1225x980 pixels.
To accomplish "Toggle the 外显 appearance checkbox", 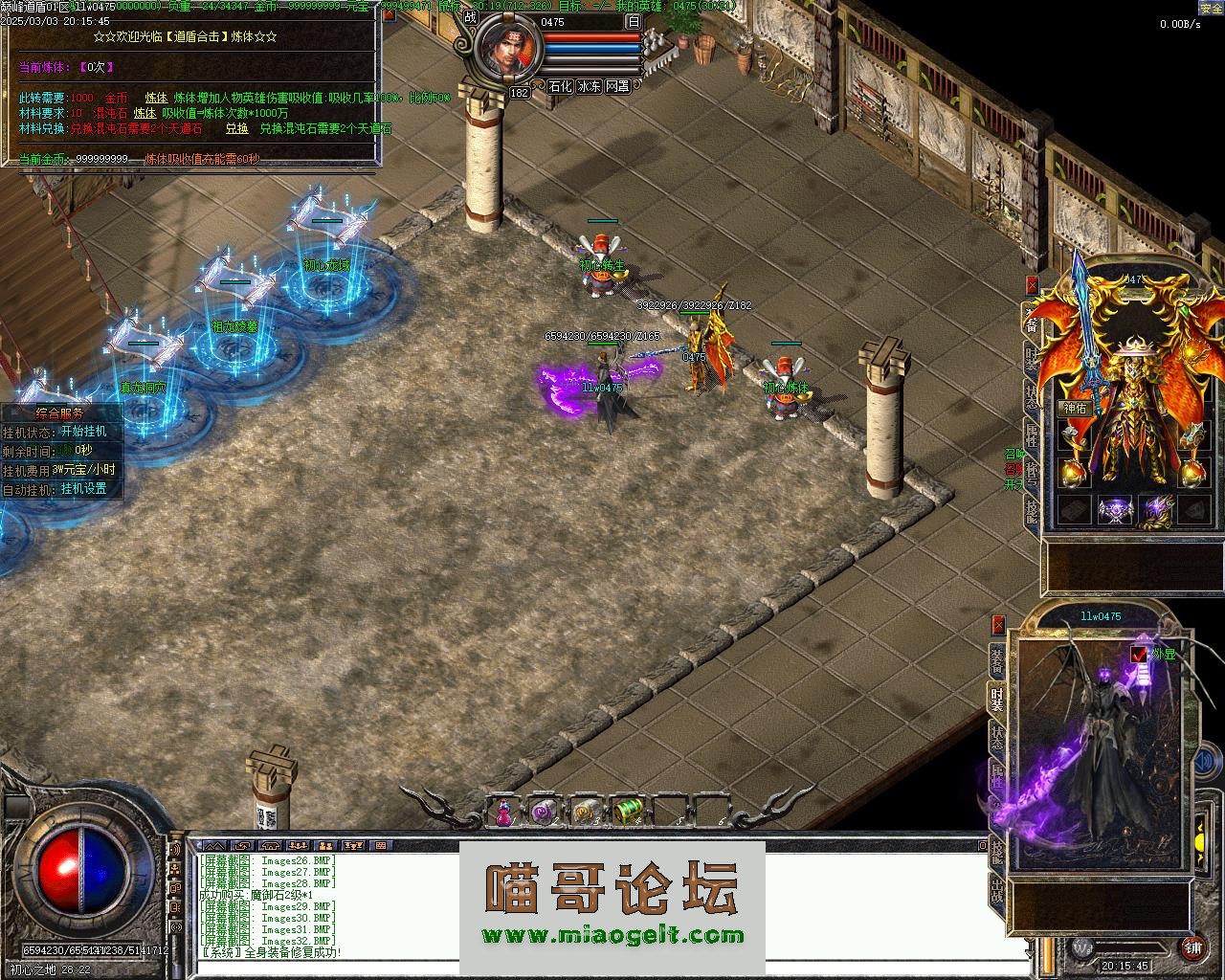I will tap(1139, 655).
